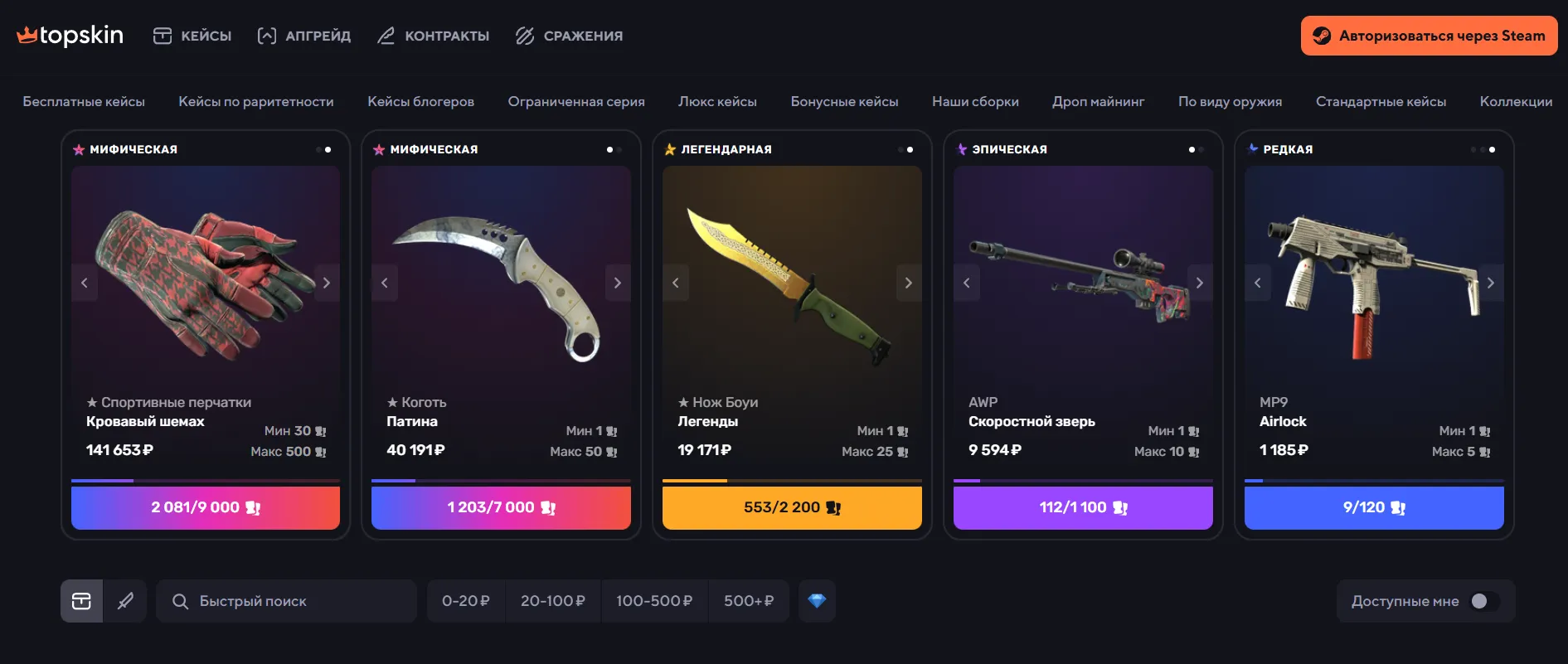1568x664 pixels.
Task: Click the 2 081/9 000 progress button
Action: (206, 507)
